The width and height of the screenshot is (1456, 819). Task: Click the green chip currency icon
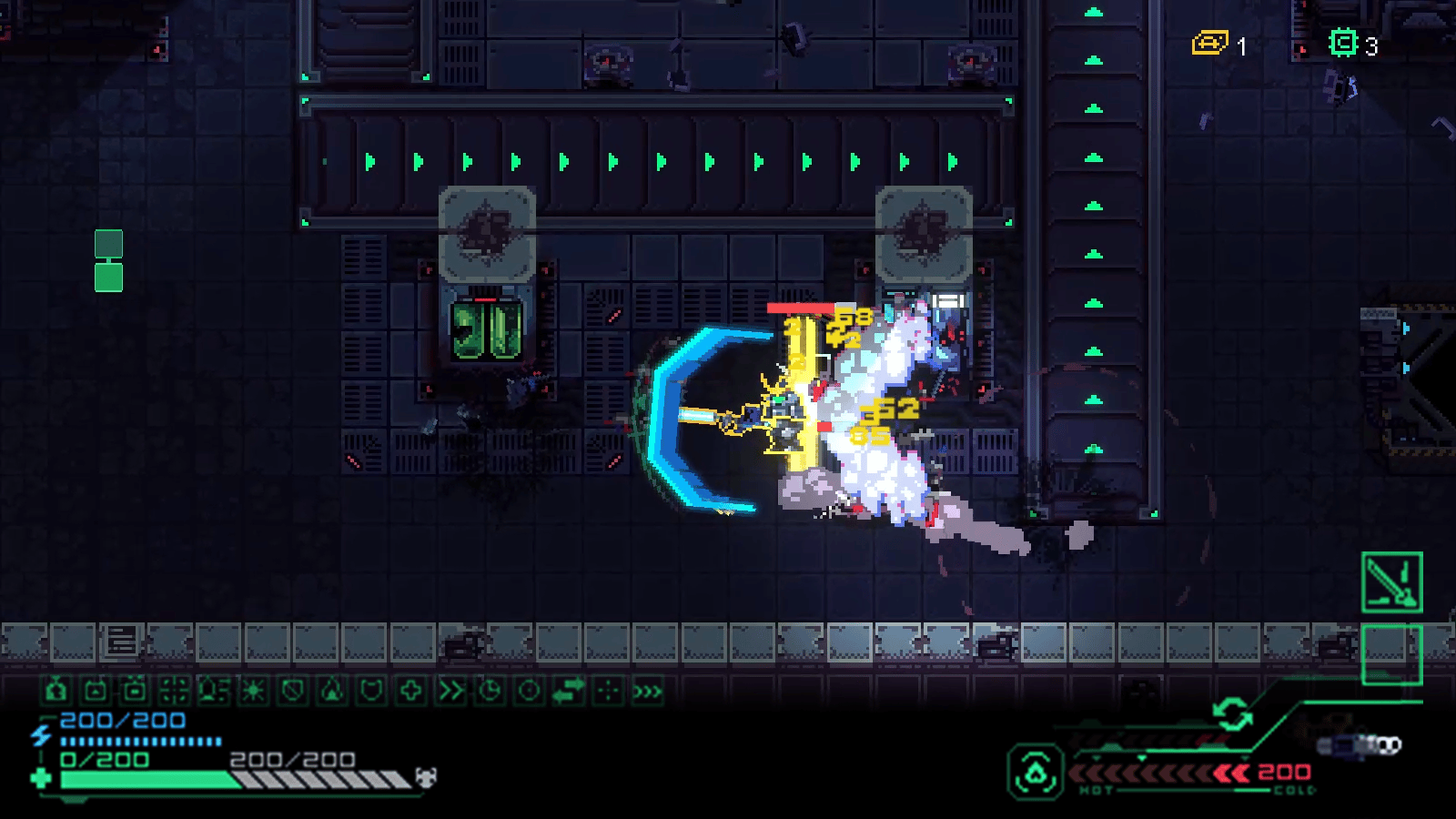pyautogui.click(x=1343, y=43)
